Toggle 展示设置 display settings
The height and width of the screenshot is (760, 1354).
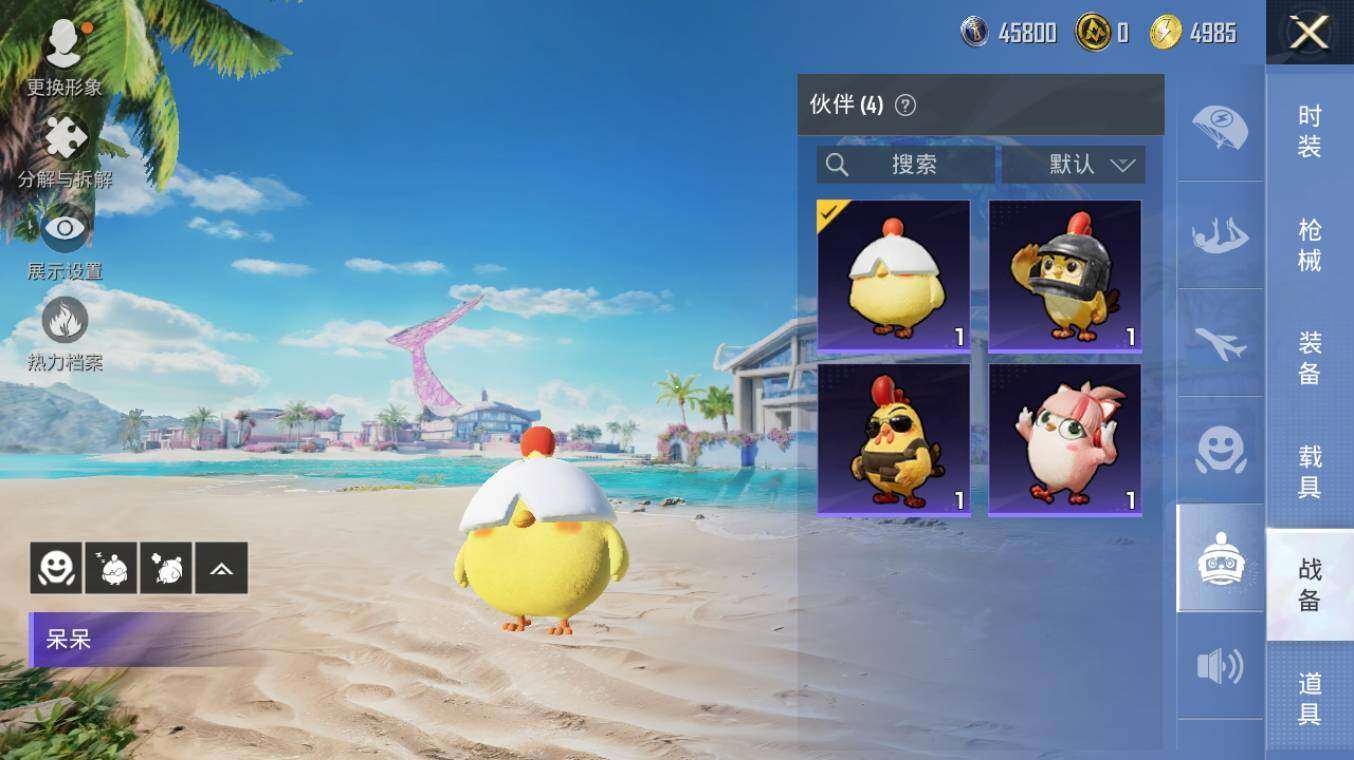65,242
